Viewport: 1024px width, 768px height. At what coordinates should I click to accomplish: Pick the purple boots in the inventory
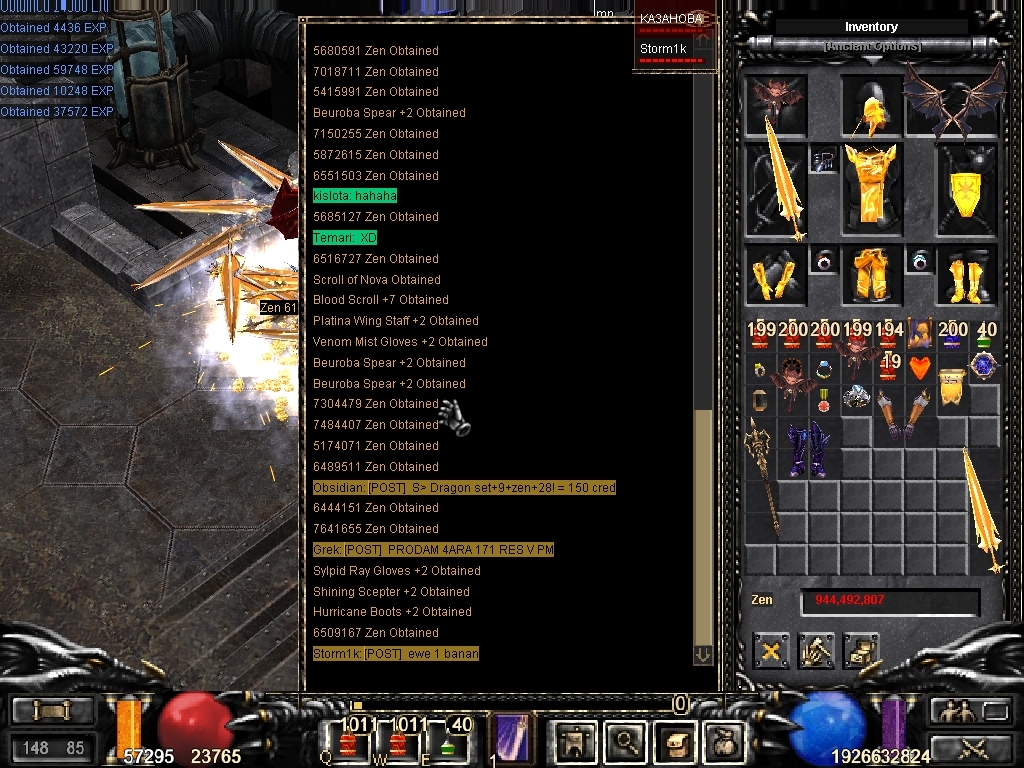tap(809, 448)
